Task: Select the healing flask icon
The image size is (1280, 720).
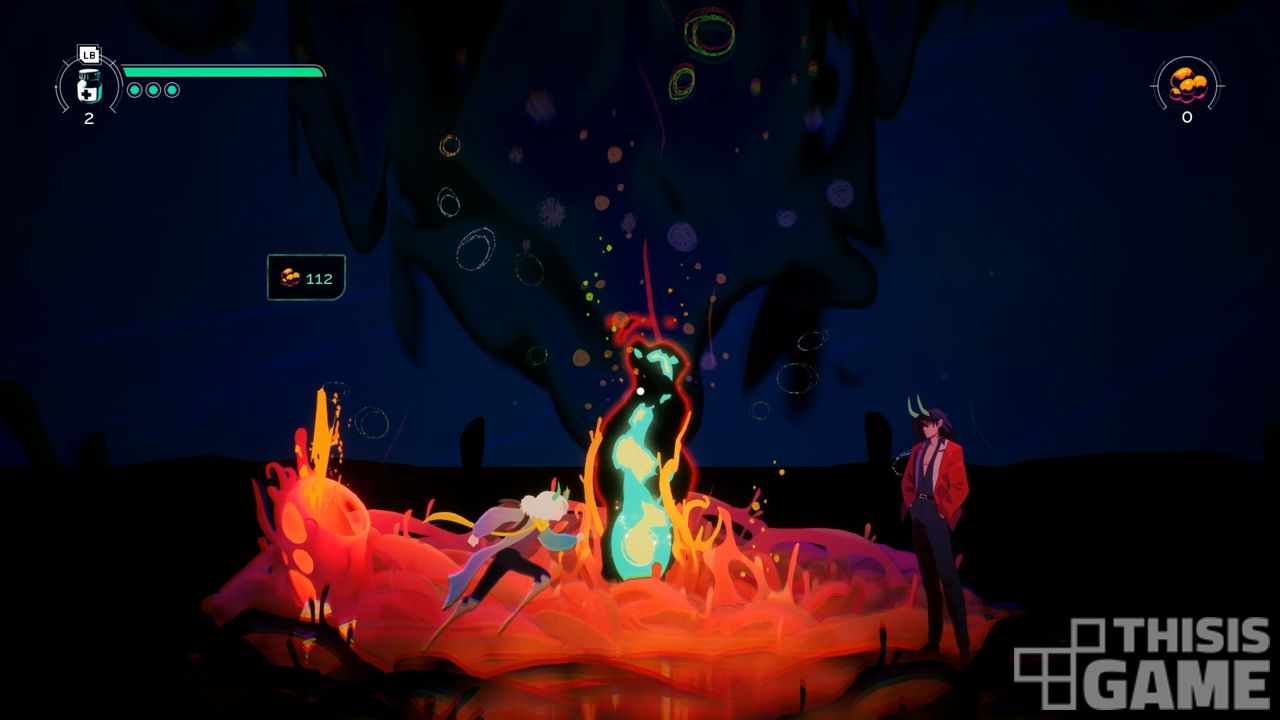Action: (89, 86)
